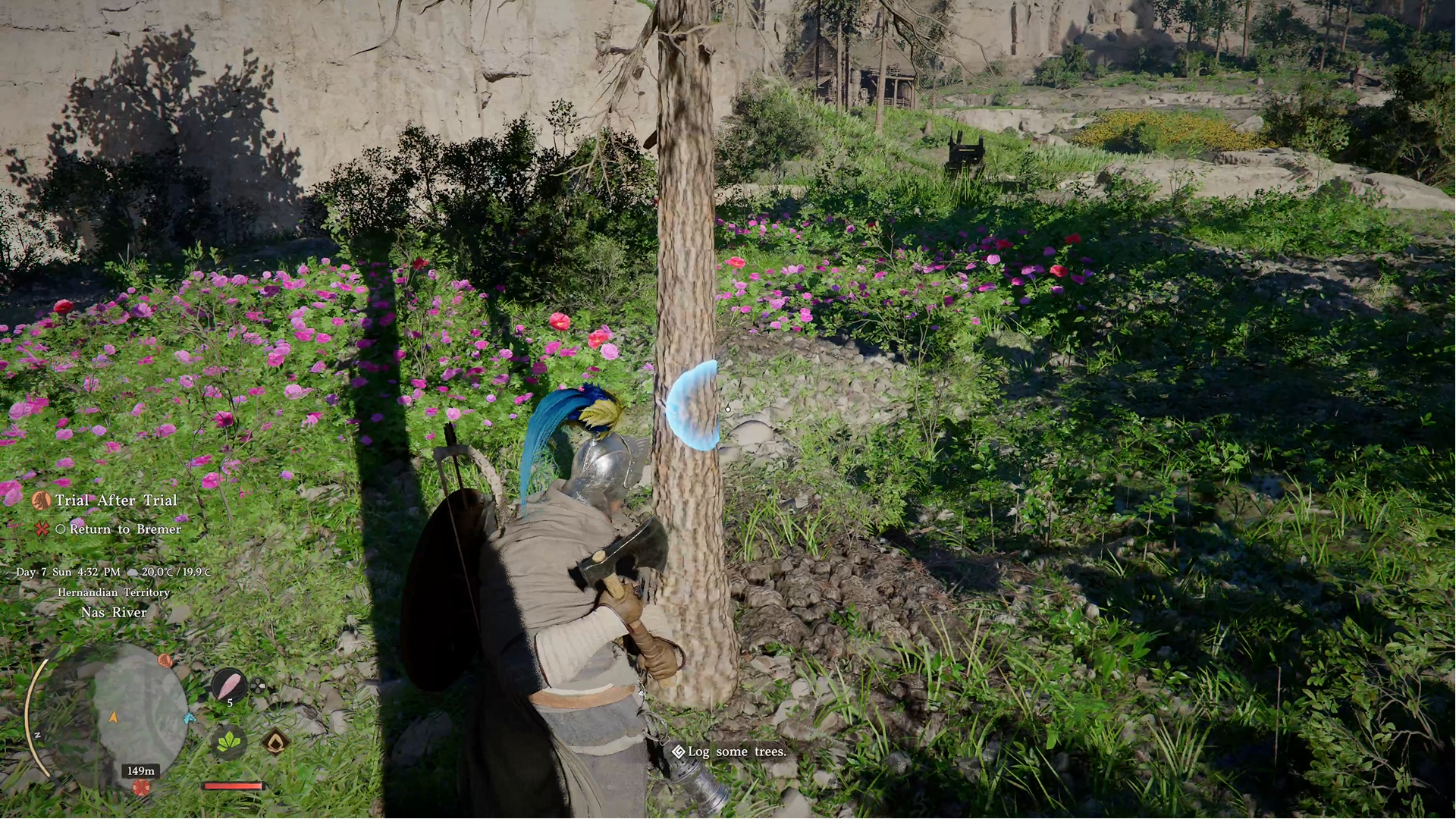The width and height of the screenshot is (1456, 819).
Task: Click the N compass letter on the minimap arc
Action: pyautogui.click(x=38, y=735)
